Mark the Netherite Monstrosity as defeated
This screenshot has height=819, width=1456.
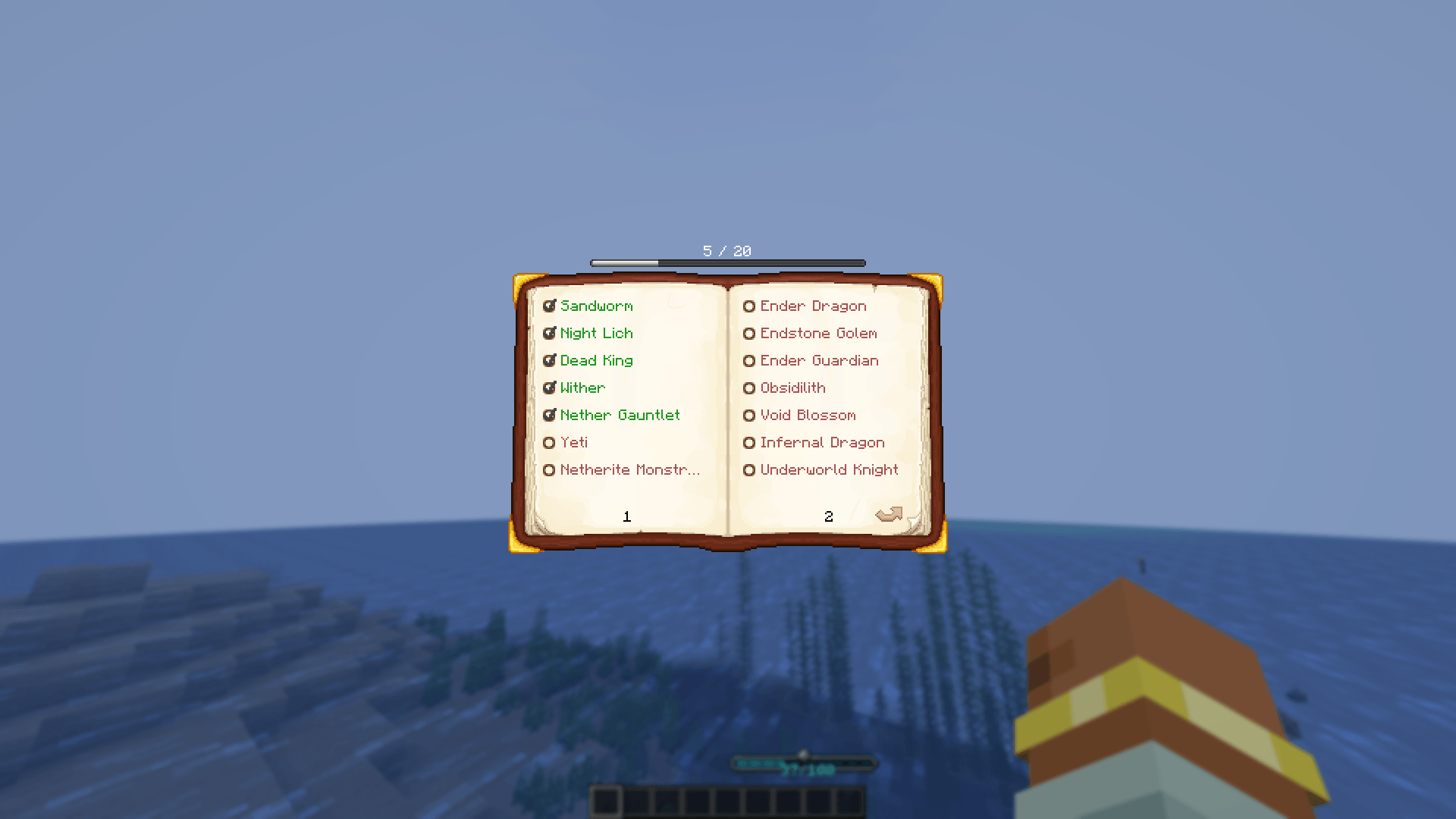550,469
